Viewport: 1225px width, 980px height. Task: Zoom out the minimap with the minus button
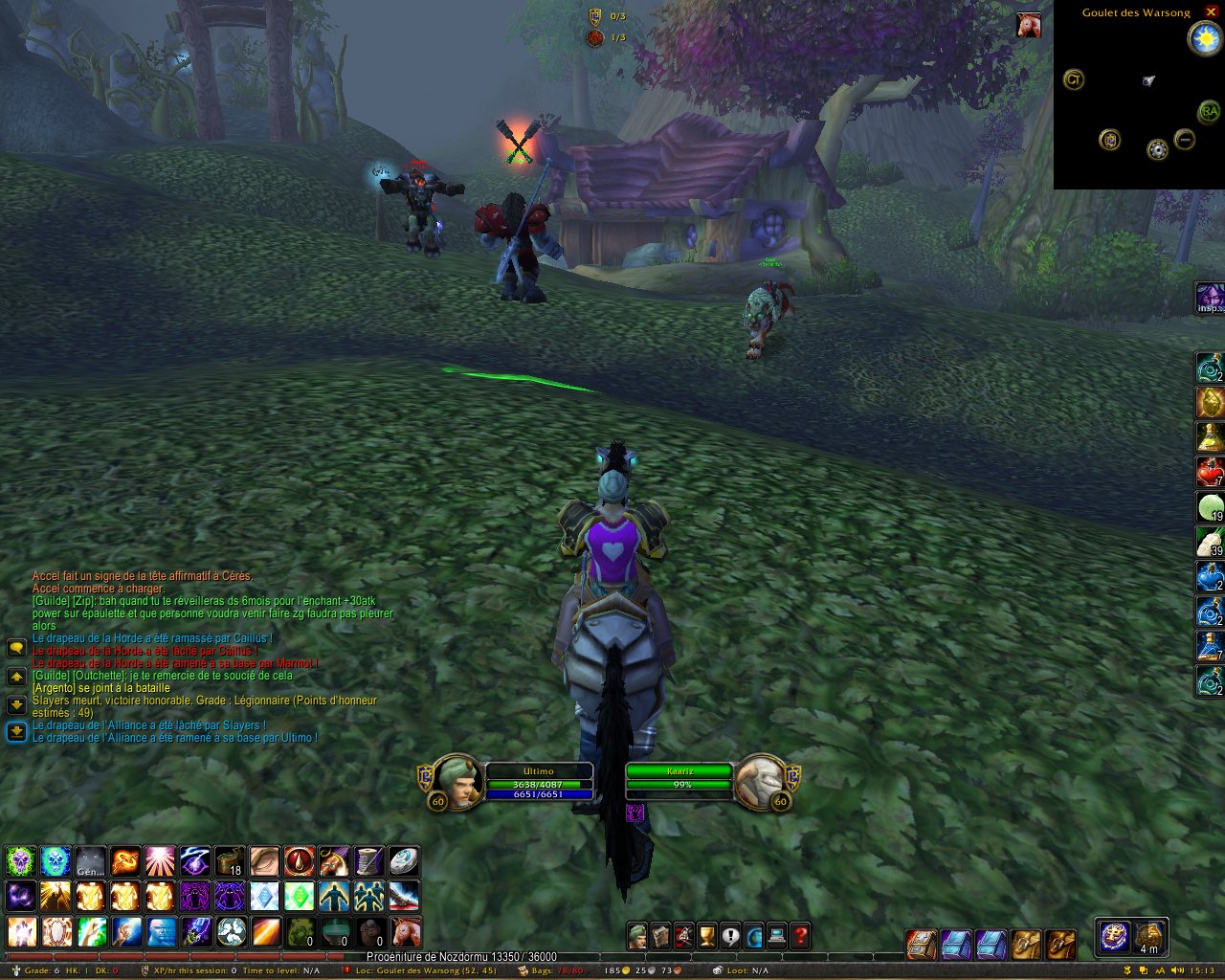(x=1185, y=141)
